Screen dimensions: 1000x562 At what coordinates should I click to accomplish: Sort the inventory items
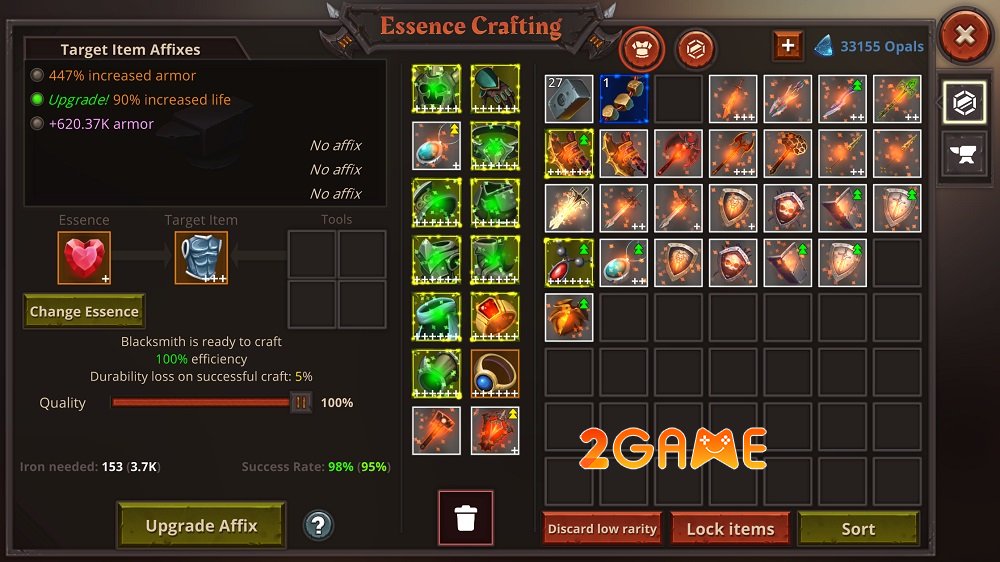(x=857, y=529)
